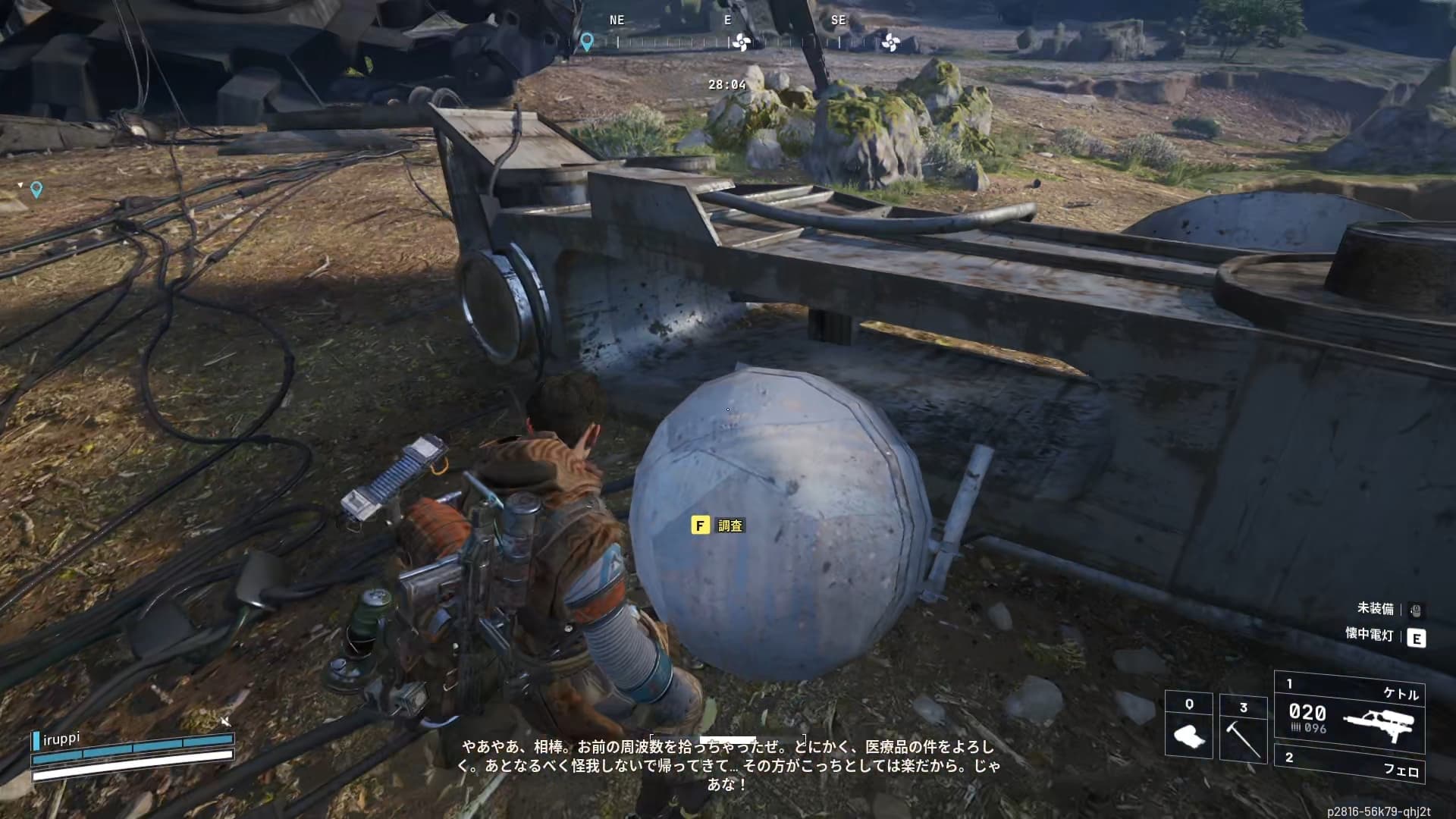Click the fan marker beside the E heading
The image size is (1456, 819).
(742, 42)
